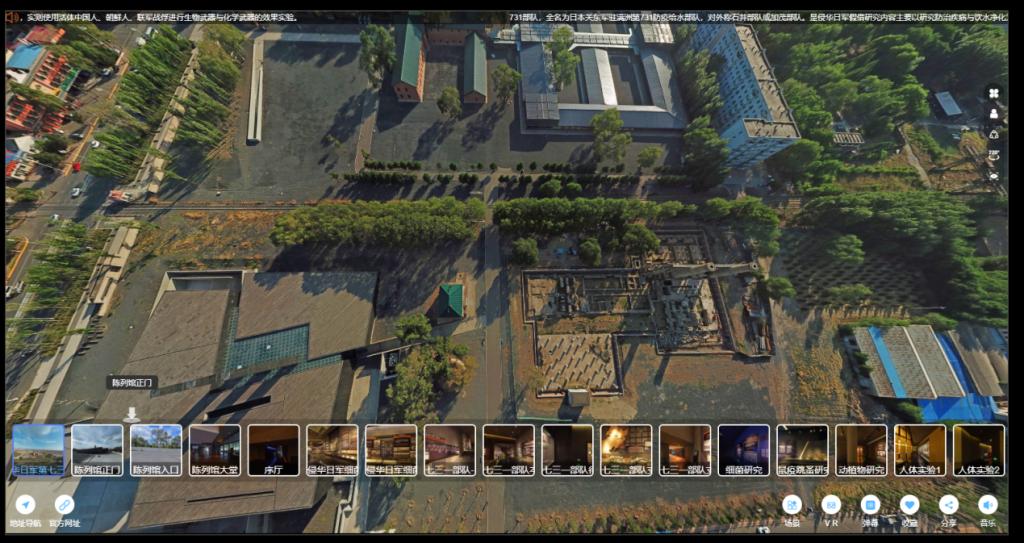This screenshot has width=1024, height=543.
Task: Choose the 序厅 scene thumbnail
Action: tap(274, 449)
